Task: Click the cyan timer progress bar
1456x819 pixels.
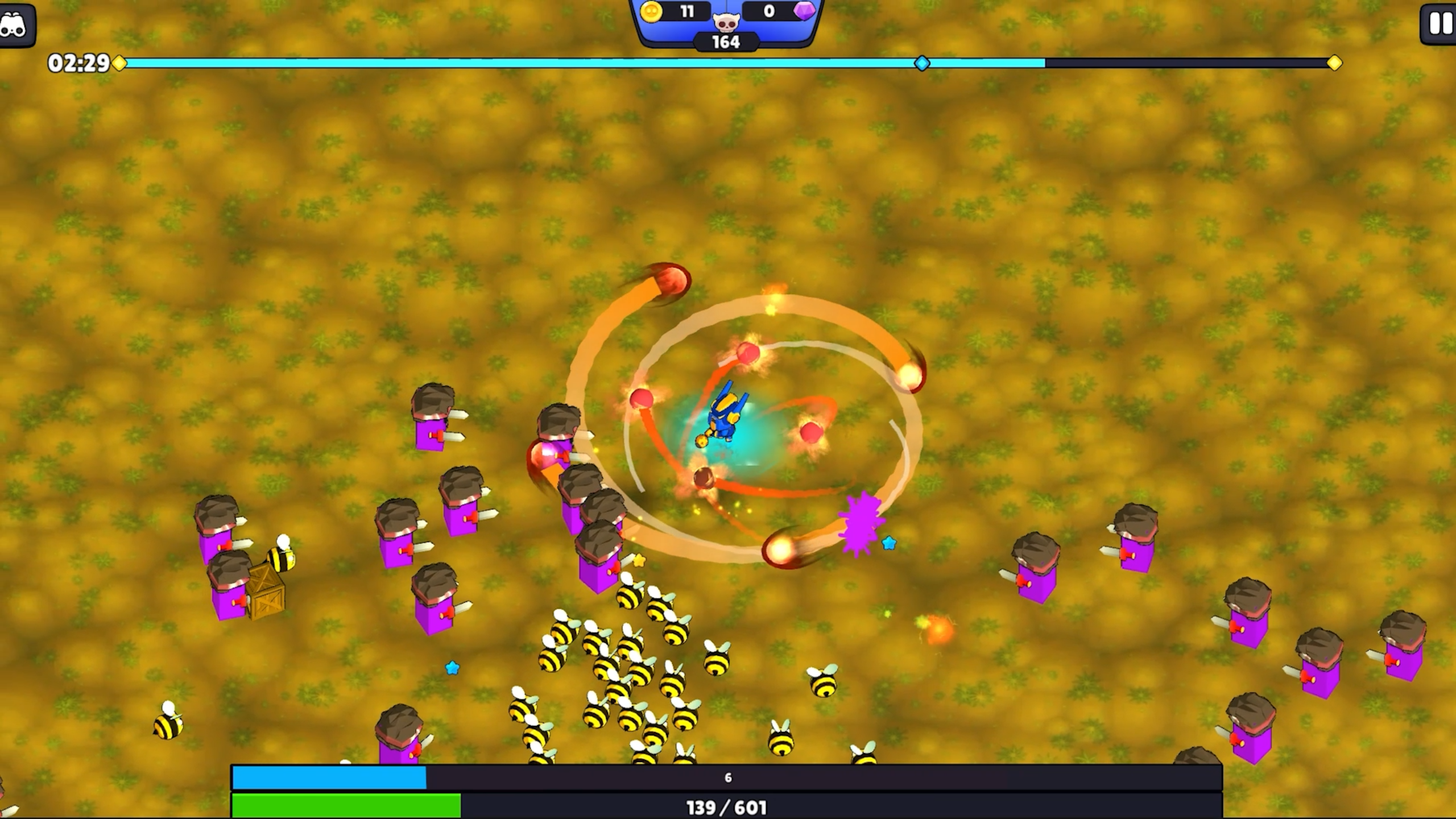Action: click(512, 64)
